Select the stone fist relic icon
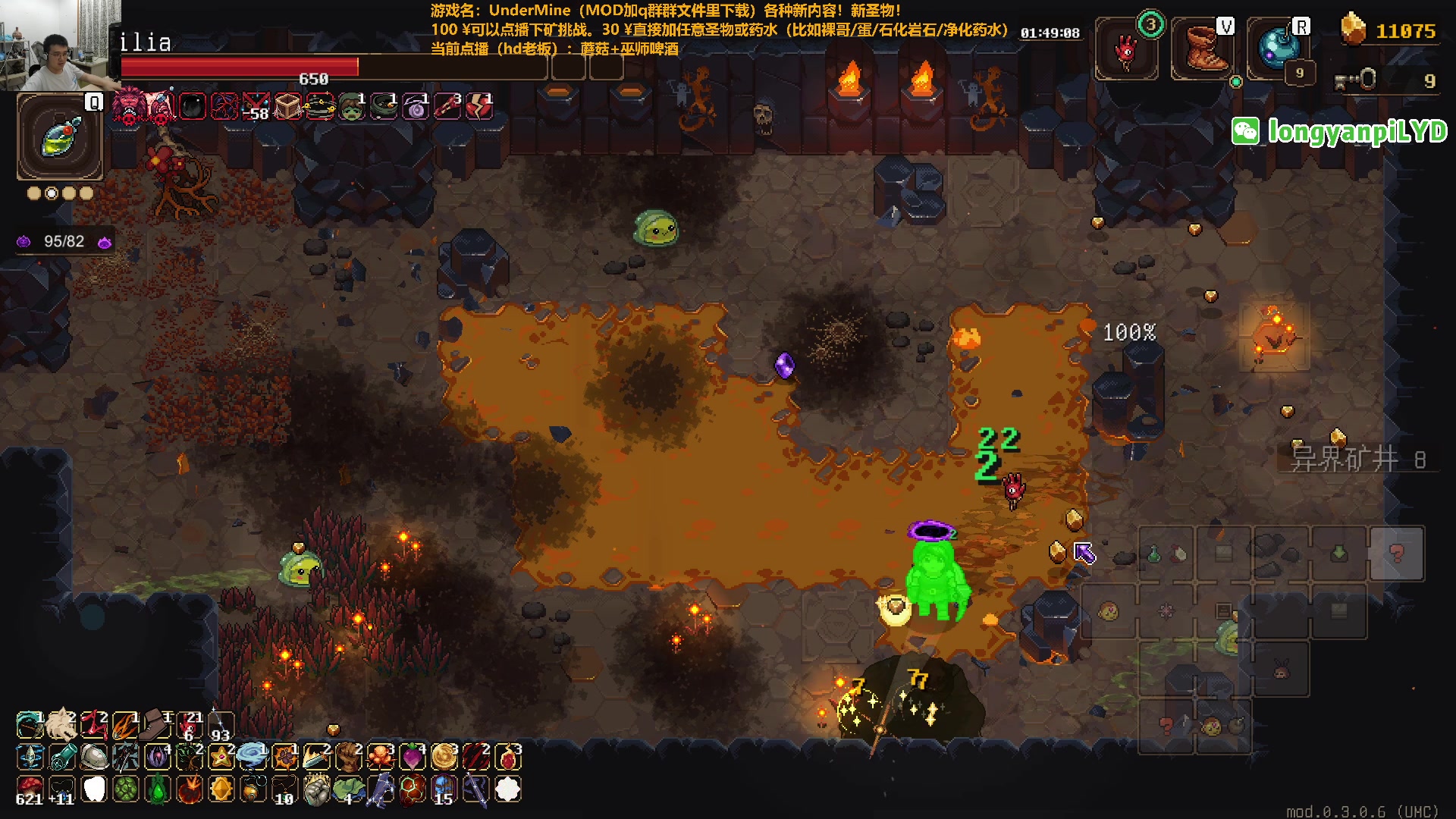This screenshot has height=819, width=1456. (x=316, y=789)
